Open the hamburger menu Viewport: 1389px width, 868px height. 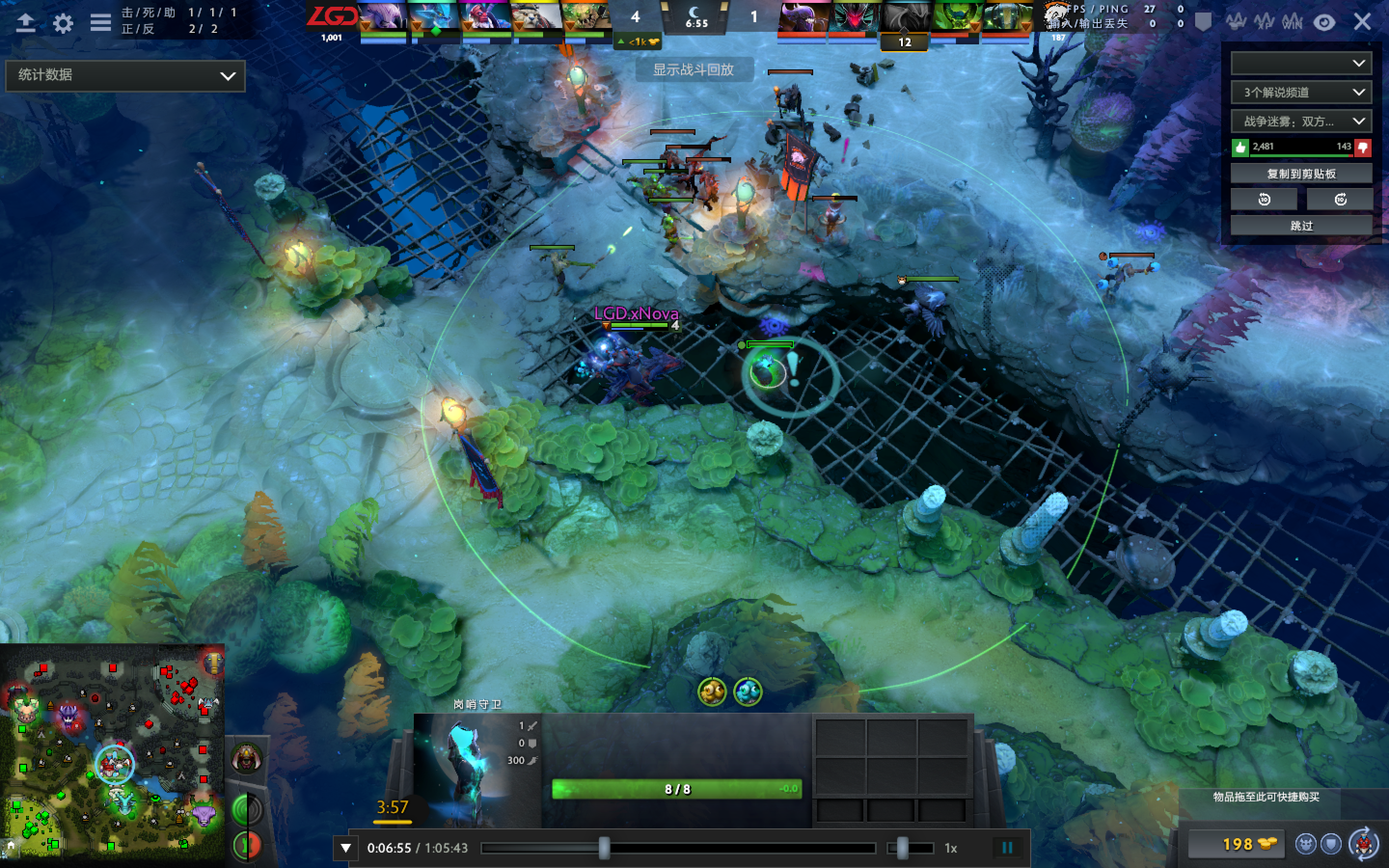coord(100,22)
